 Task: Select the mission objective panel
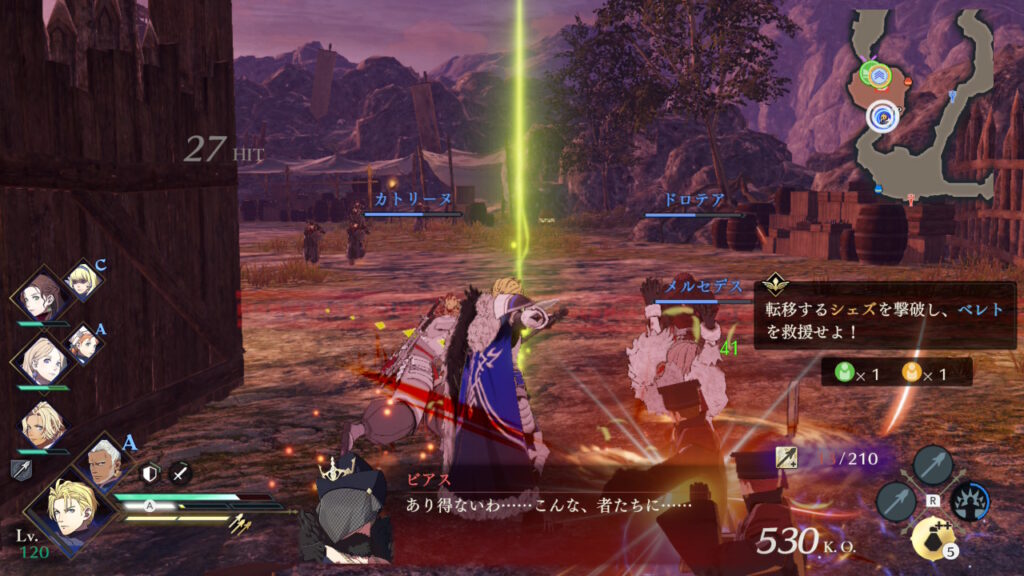885,319
